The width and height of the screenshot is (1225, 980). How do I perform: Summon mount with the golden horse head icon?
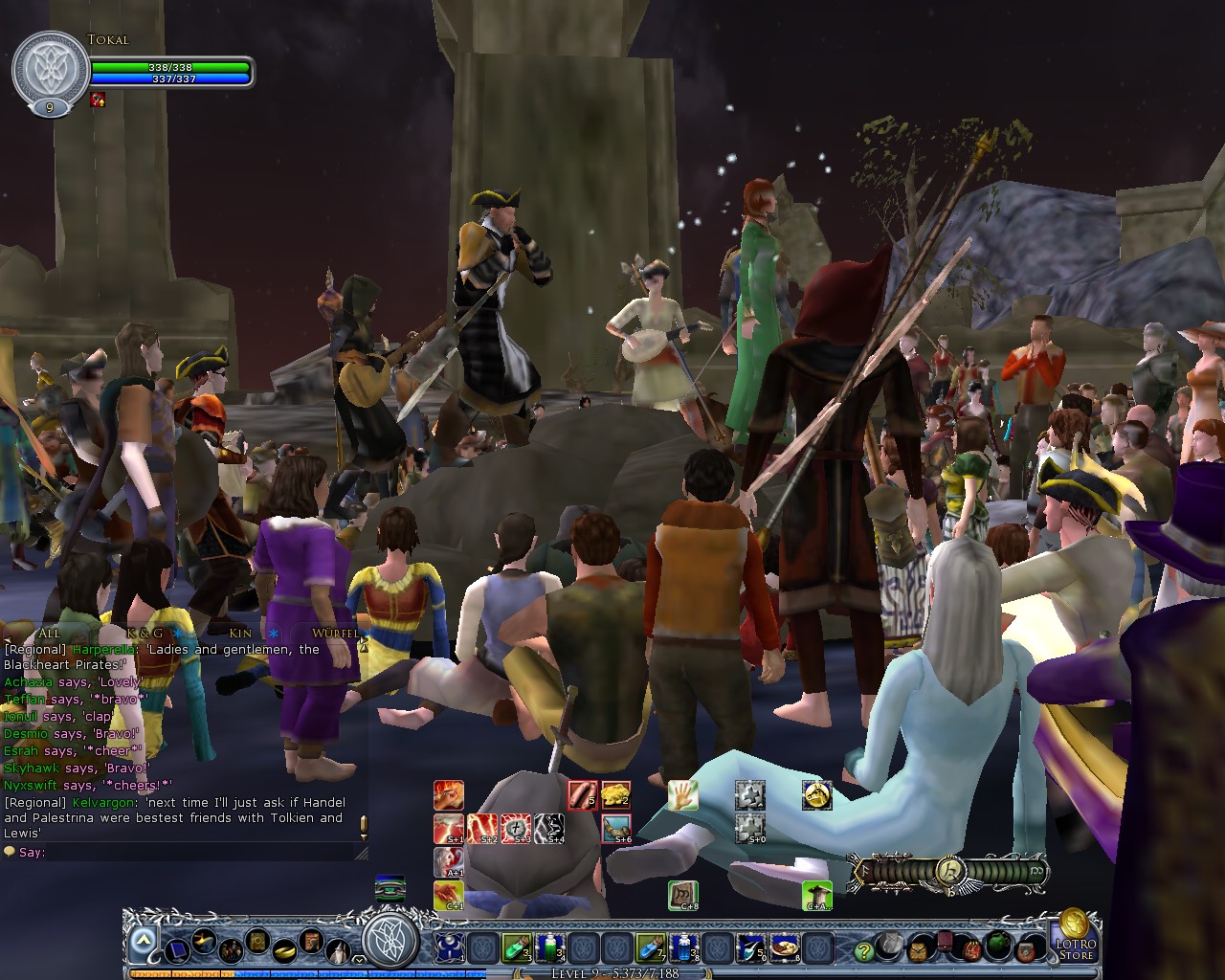point(815,796)
